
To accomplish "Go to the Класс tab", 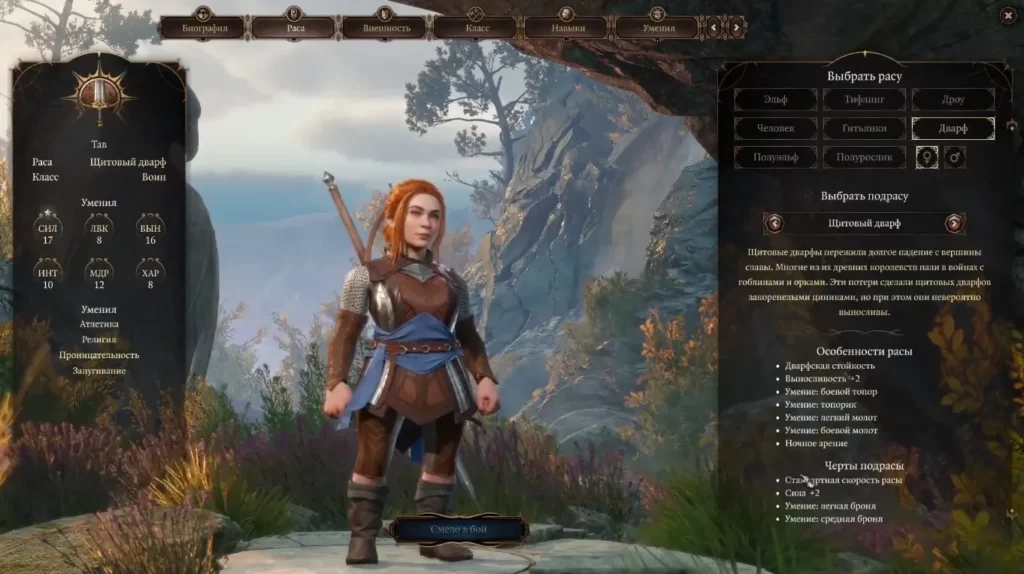I will [x=476, y=27].
